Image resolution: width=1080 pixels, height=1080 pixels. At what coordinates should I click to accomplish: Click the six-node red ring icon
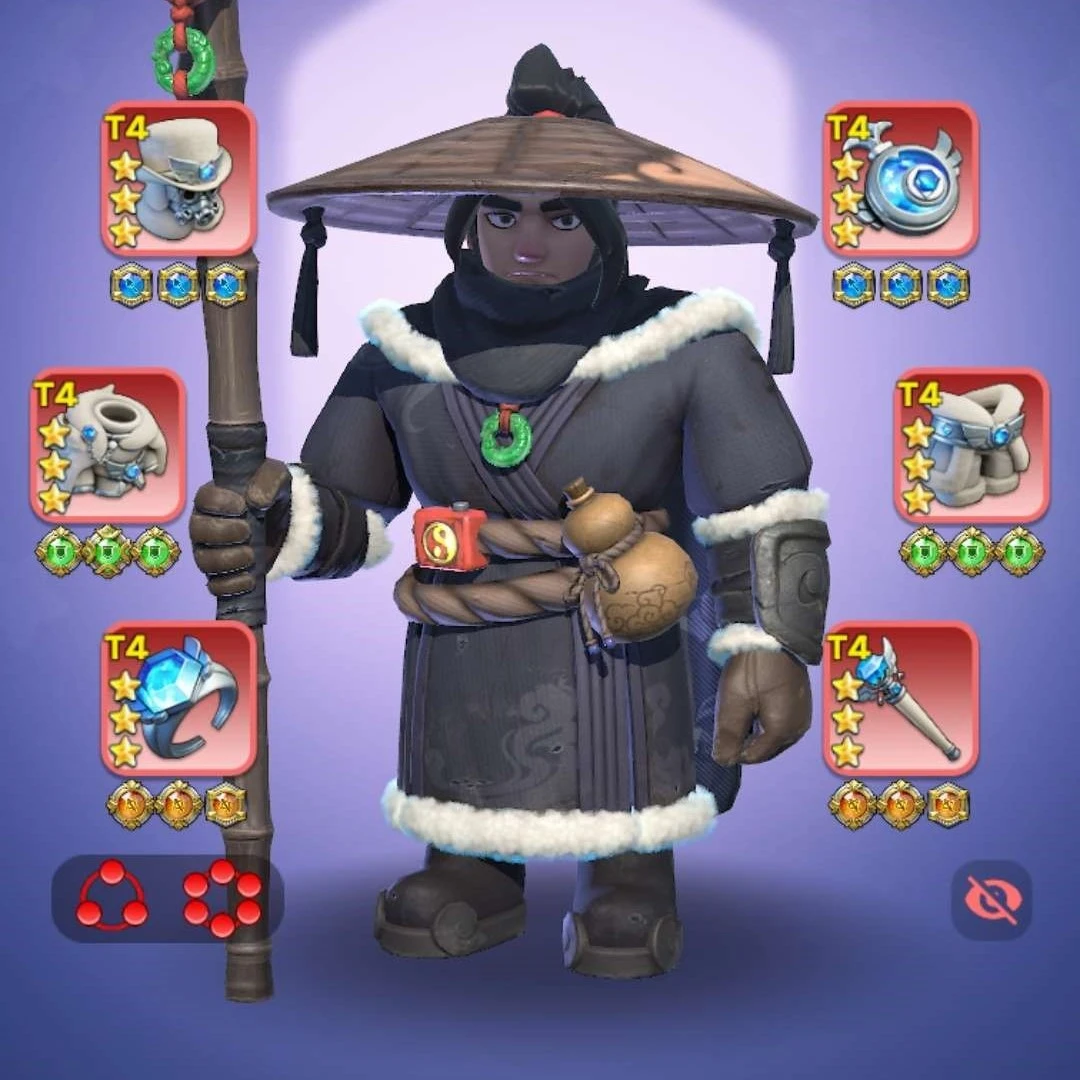point(222,897)
